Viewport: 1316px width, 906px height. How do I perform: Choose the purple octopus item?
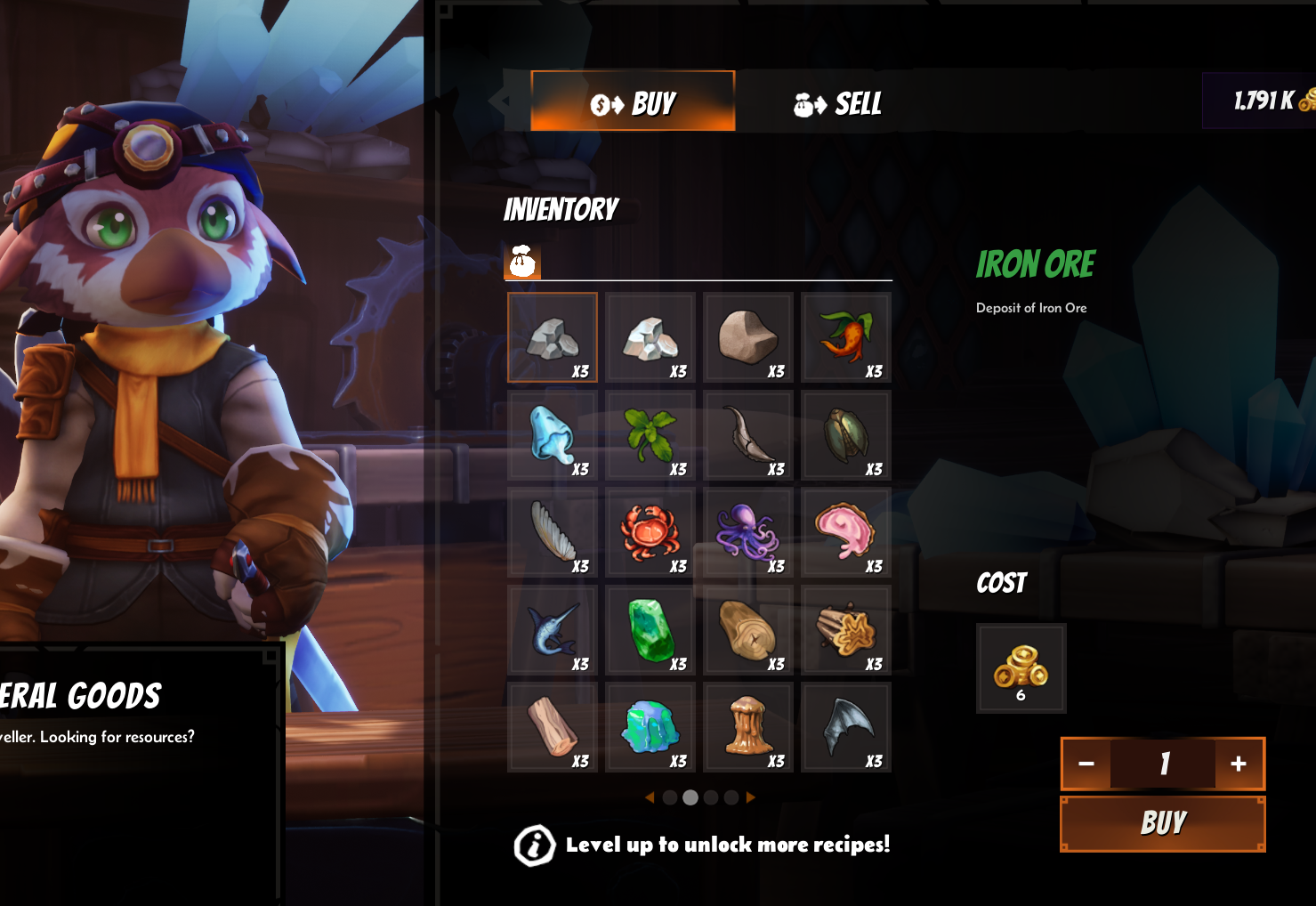[x=748, y=533]
